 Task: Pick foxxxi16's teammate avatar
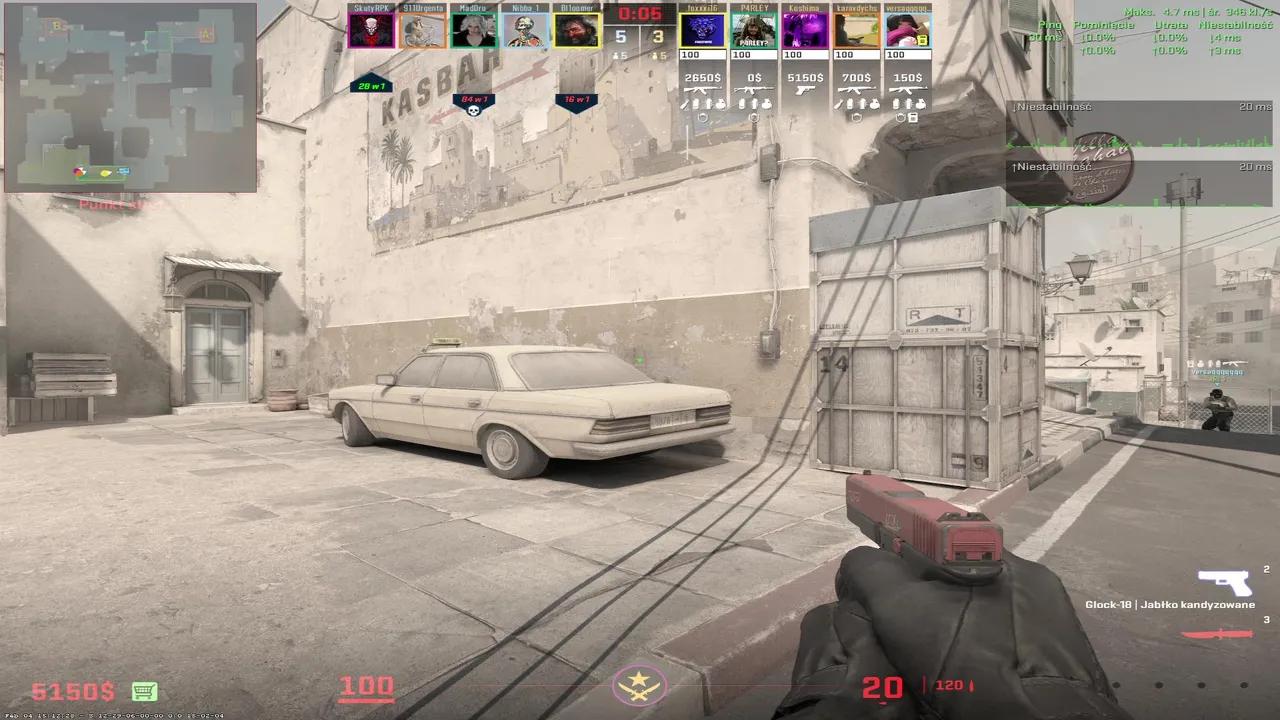(x=702, y=30)
